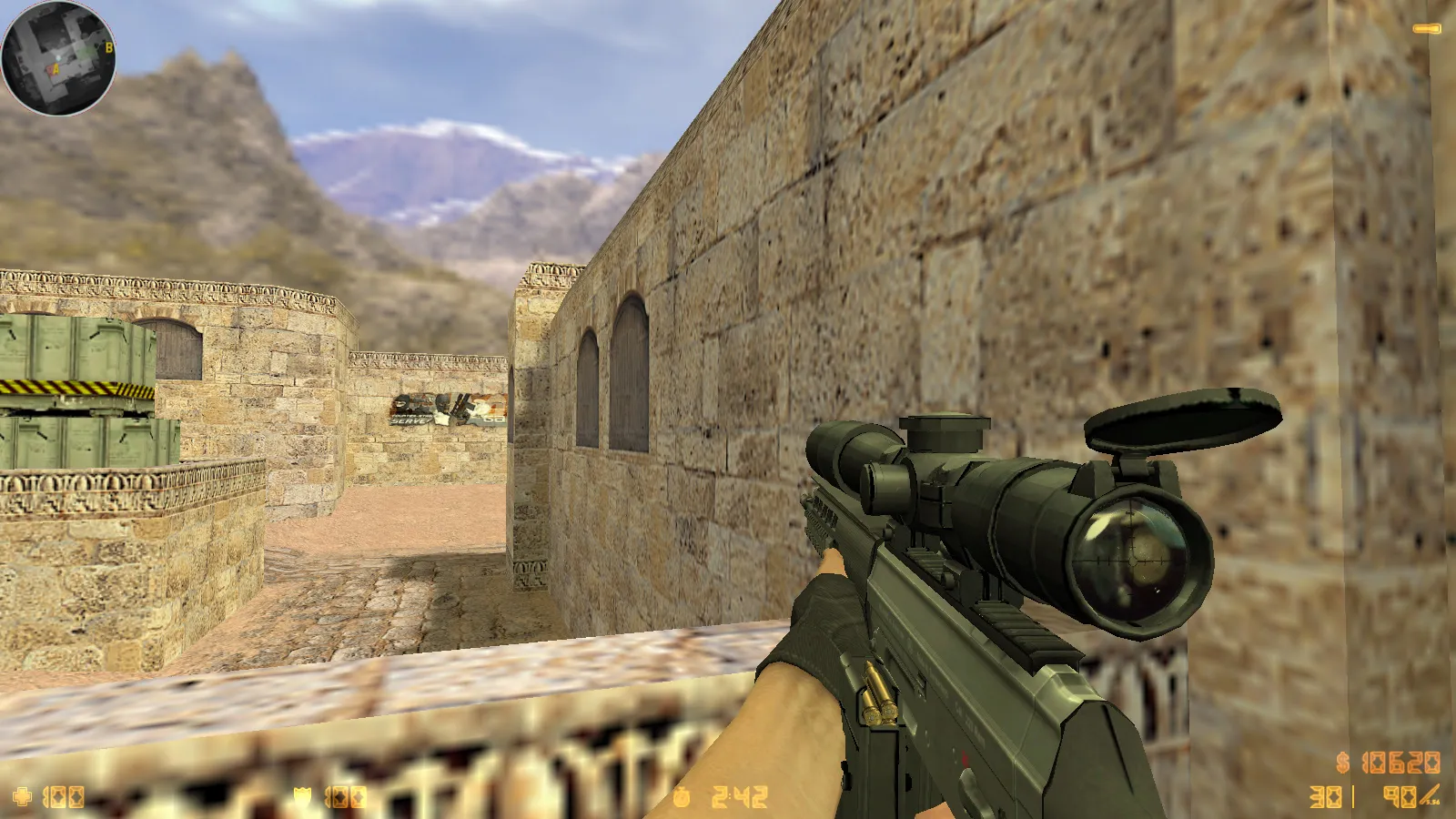Viewport: 1456px width, 819px height.
Task: Click the reserve ammo count 90
Action: (x=1400, y=797)
